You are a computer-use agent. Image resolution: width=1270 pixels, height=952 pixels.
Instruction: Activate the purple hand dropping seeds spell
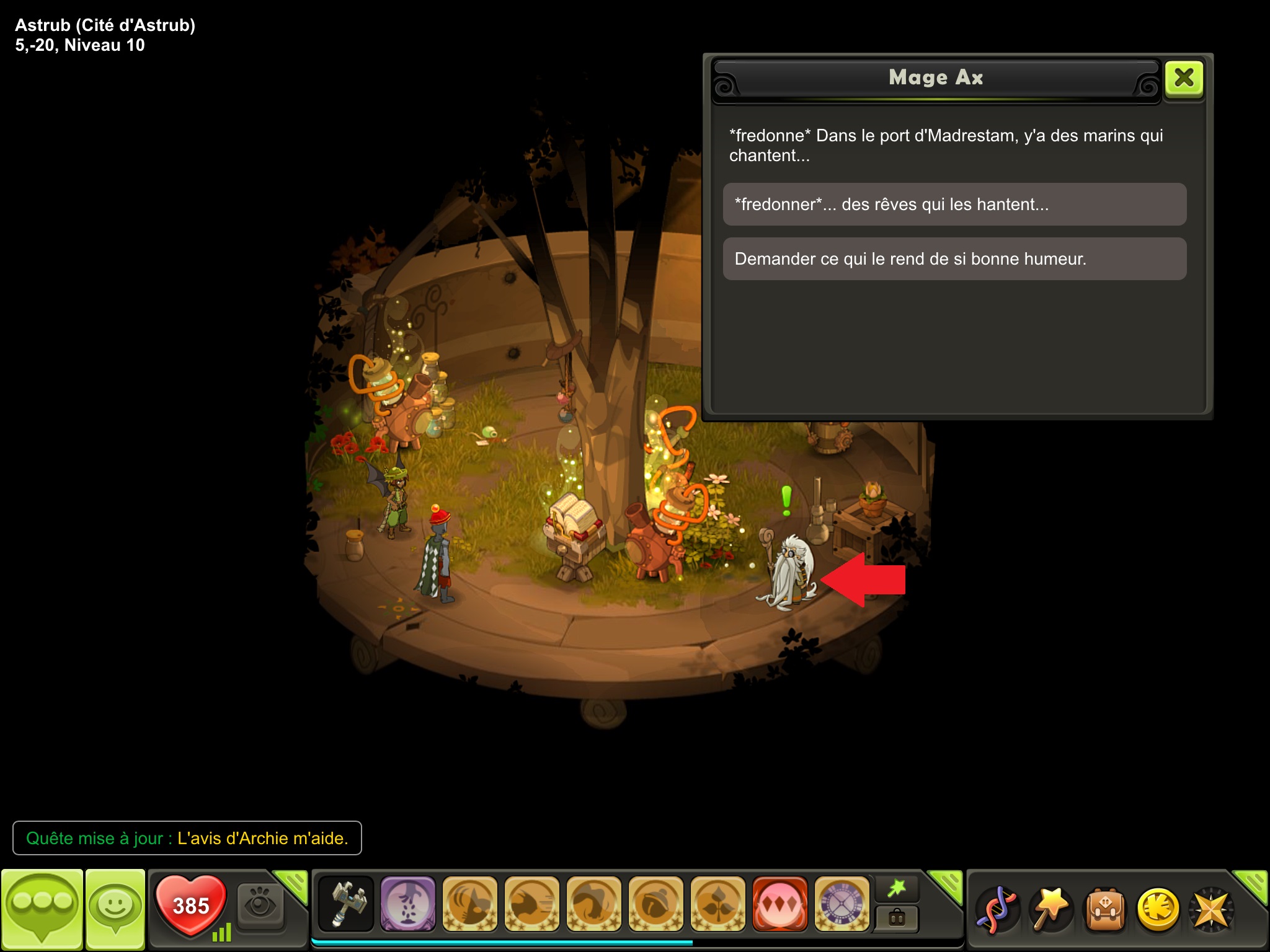pos(407,904)
